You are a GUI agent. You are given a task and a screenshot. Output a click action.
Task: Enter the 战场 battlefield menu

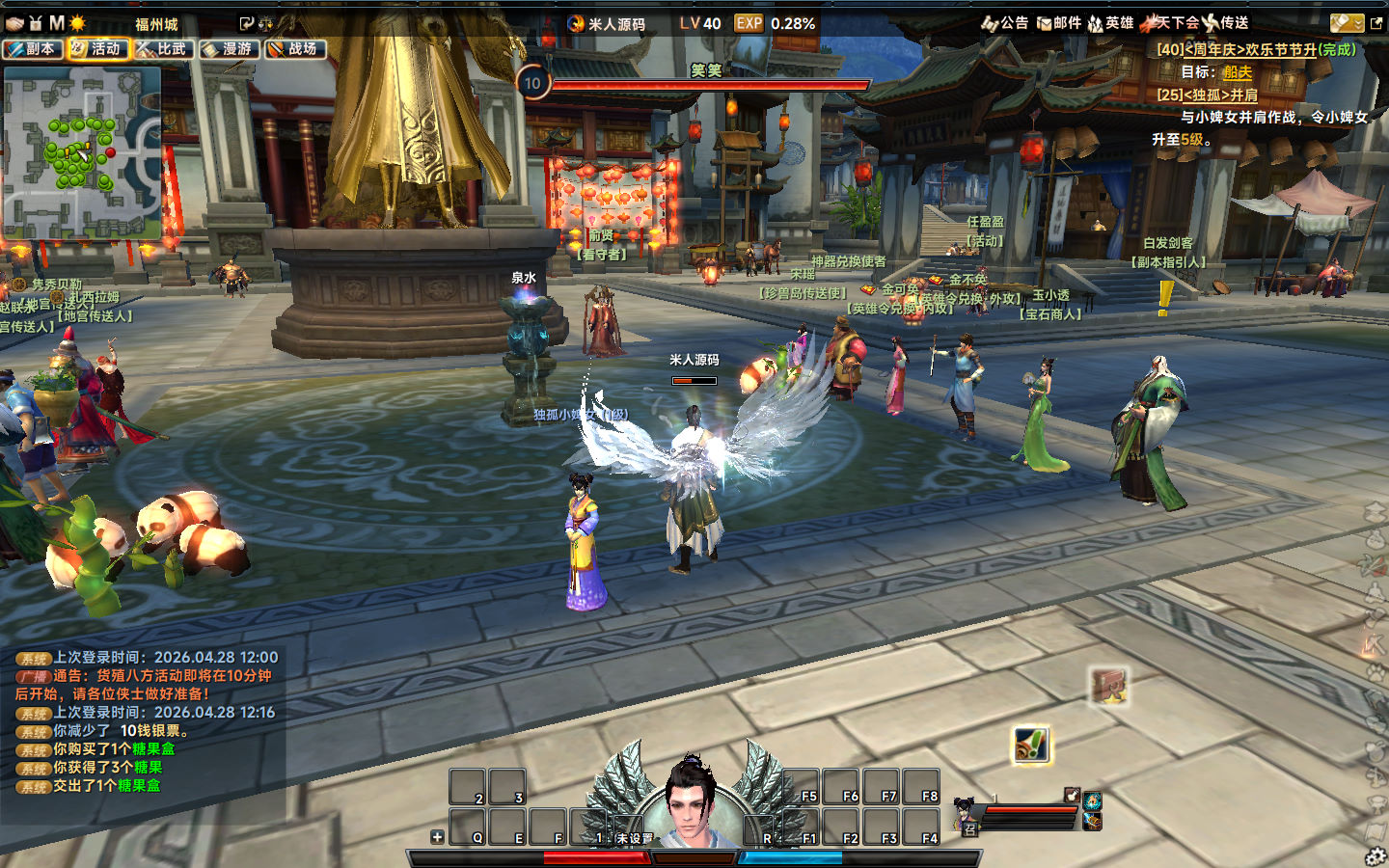coord(295,48)
